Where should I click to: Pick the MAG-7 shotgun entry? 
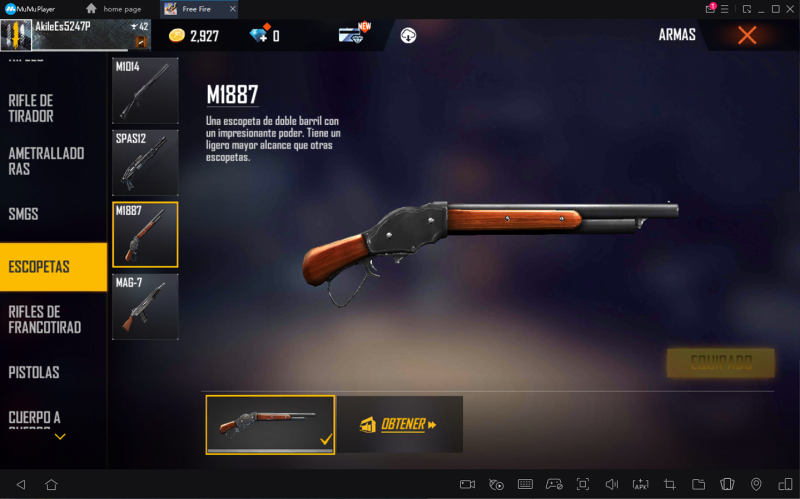point(145,306)
